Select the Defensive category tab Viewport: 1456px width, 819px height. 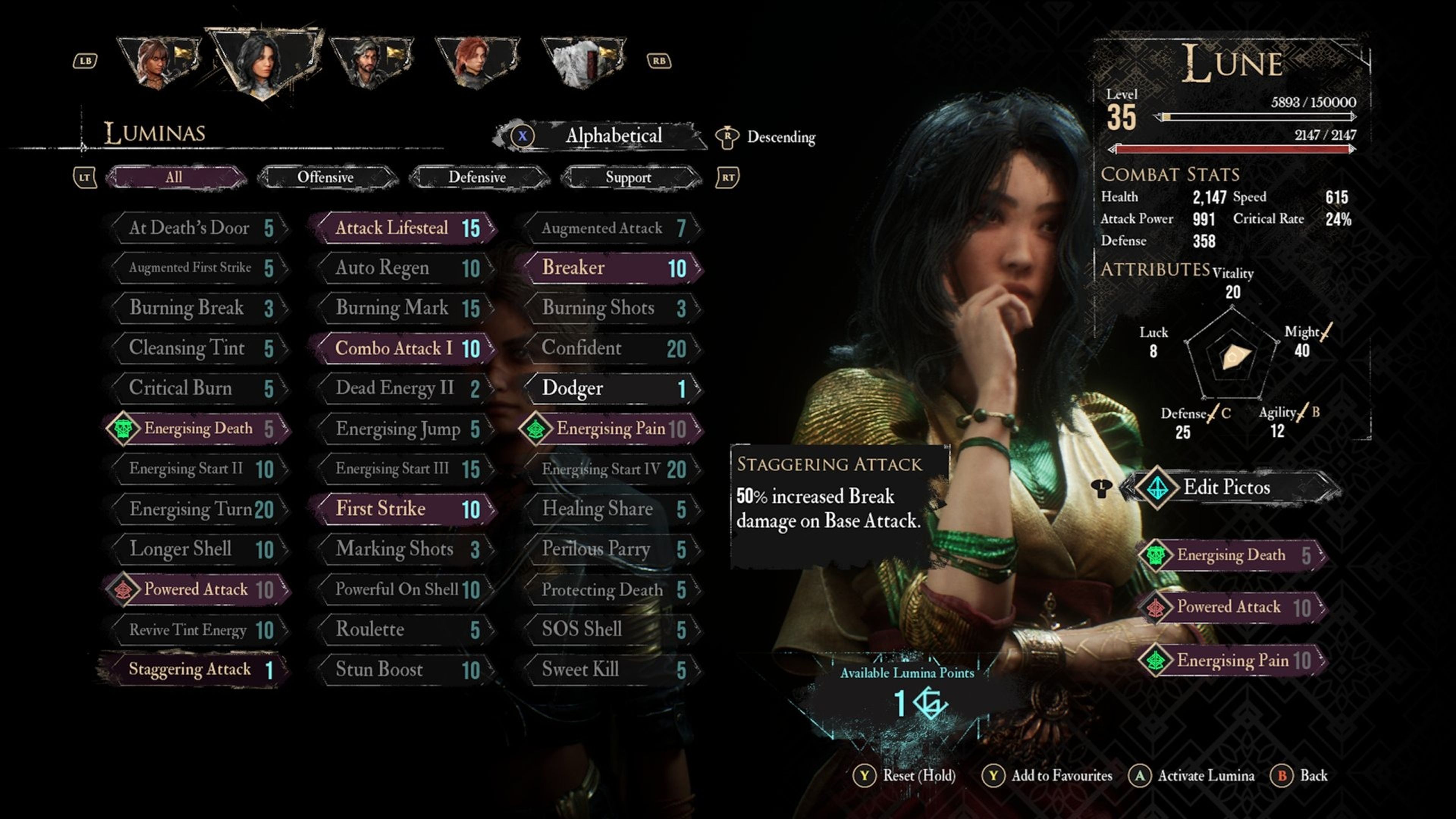click(477, 177)
